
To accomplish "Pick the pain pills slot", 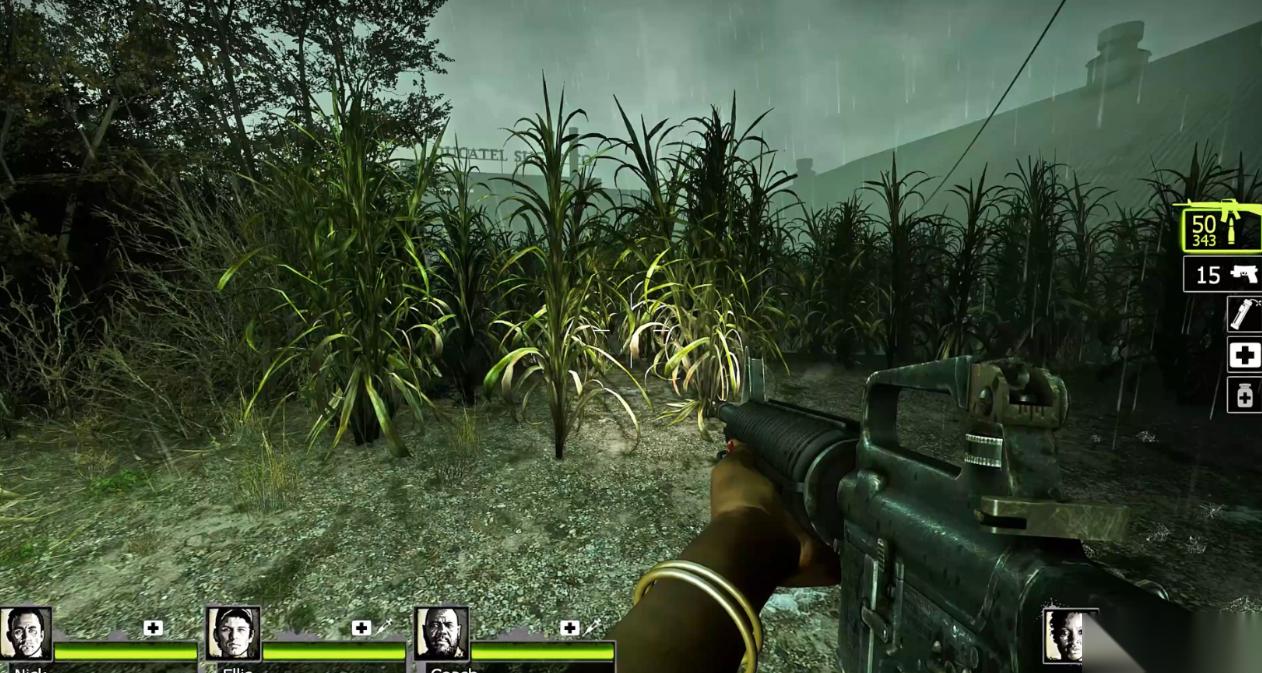I will coord(1244,395).
